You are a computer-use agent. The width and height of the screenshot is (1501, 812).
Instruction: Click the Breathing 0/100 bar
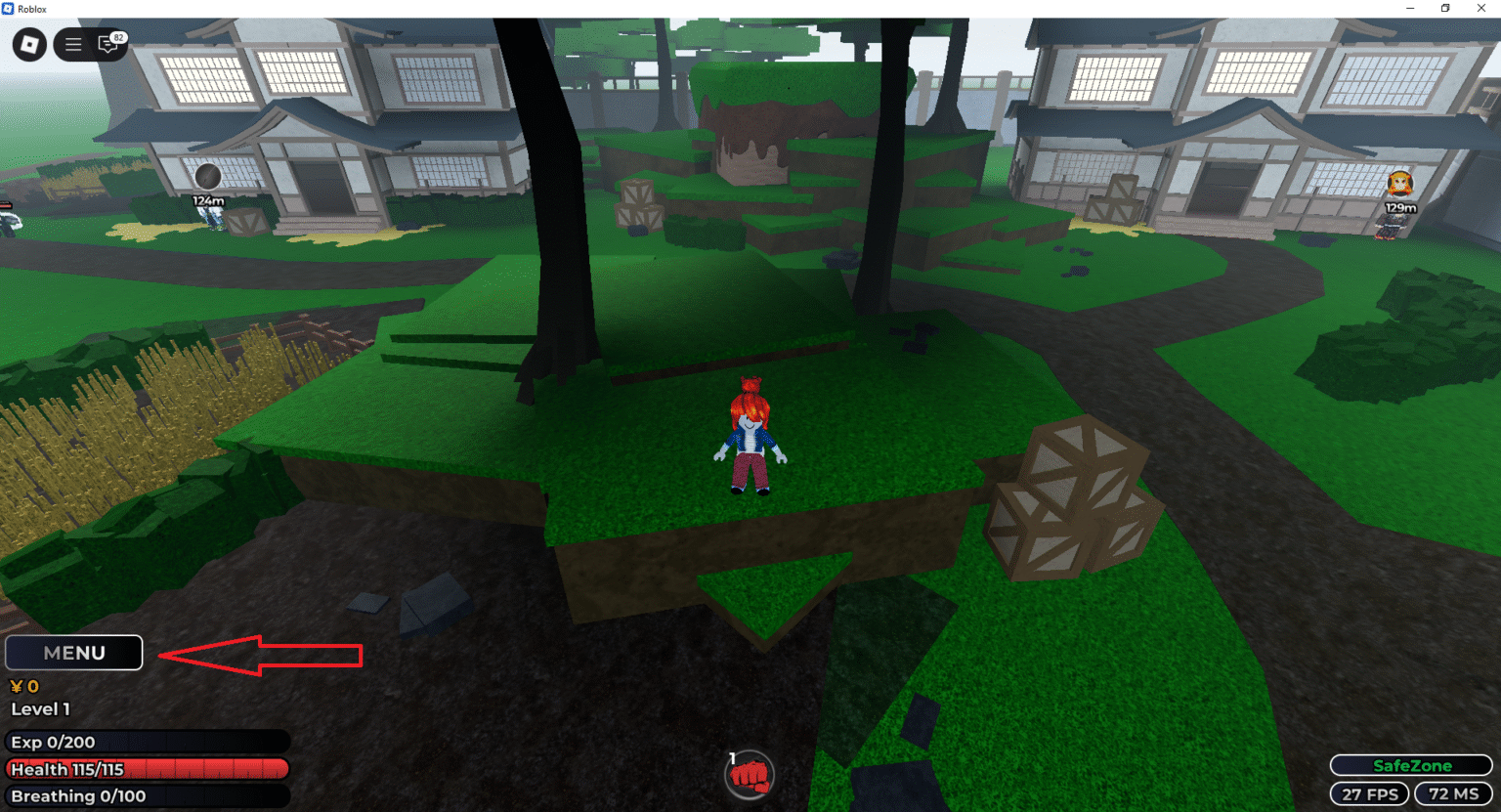click(147, 797)
